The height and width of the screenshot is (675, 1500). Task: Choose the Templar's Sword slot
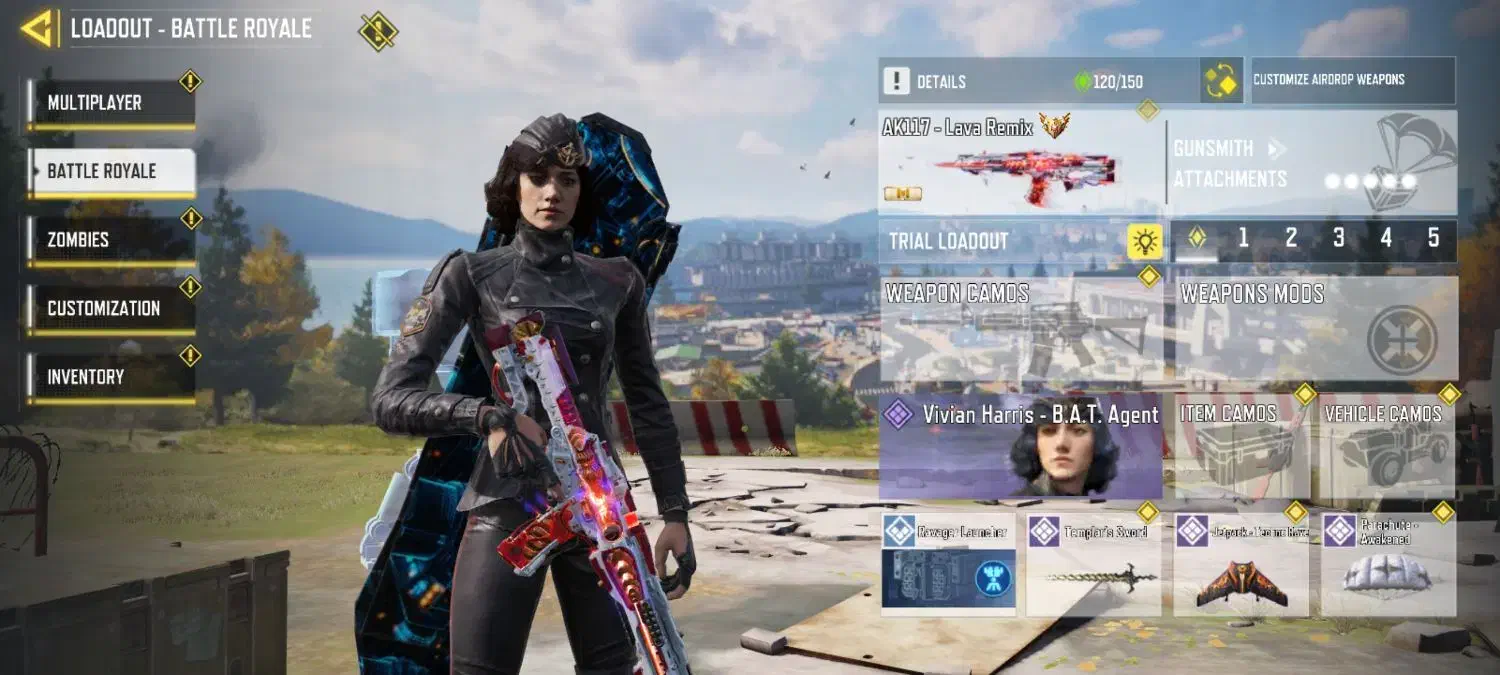point(1093,565)
